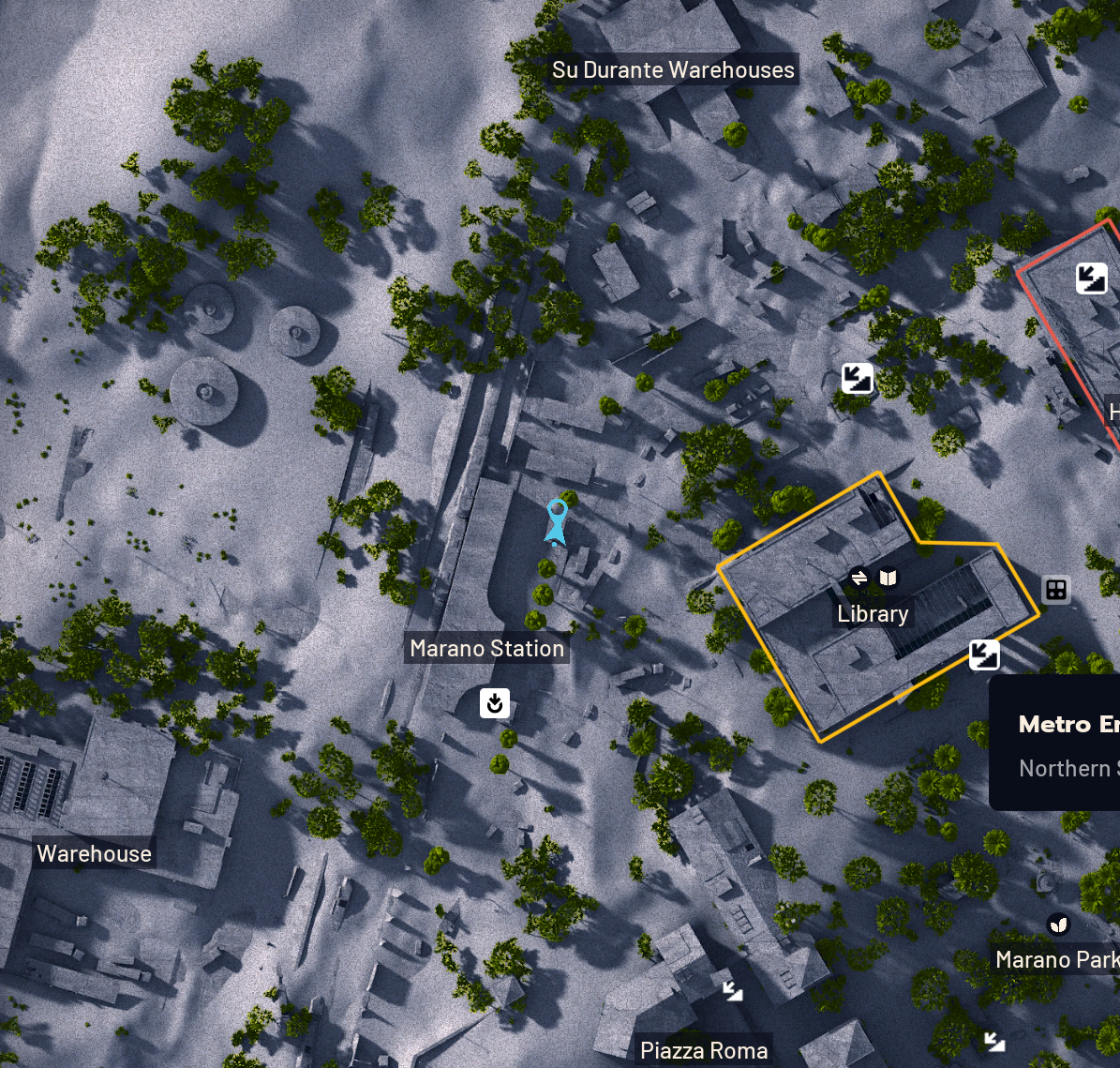Image resolution: width=1120 pixels, height=1068 pixels.
Task: Click the Metro Entrance tooltip card
Action: point(1055,743)
